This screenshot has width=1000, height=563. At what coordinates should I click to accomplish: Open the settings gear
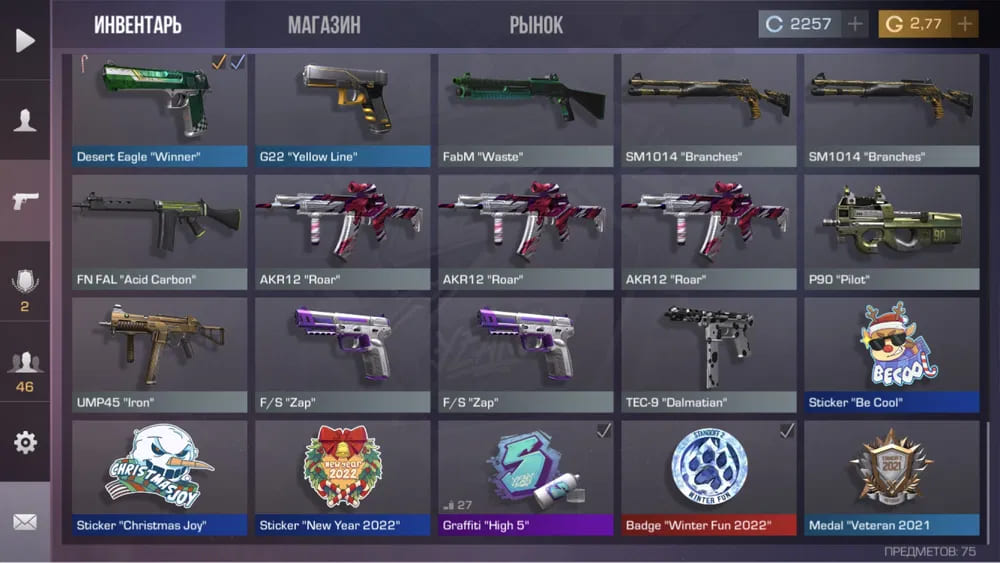pos(25,442)
